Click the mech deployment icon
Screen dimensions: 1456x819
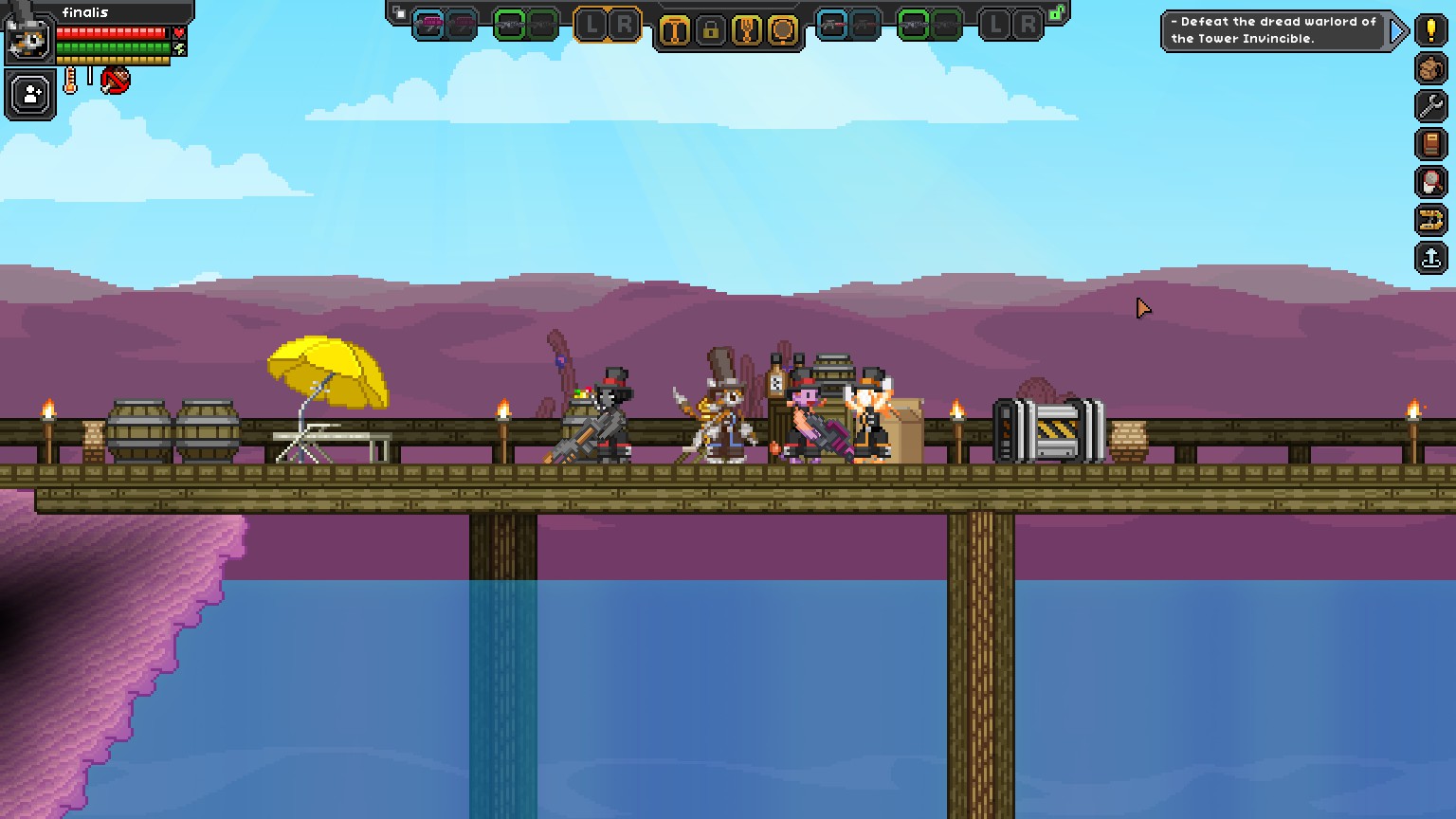[1431, 218]
